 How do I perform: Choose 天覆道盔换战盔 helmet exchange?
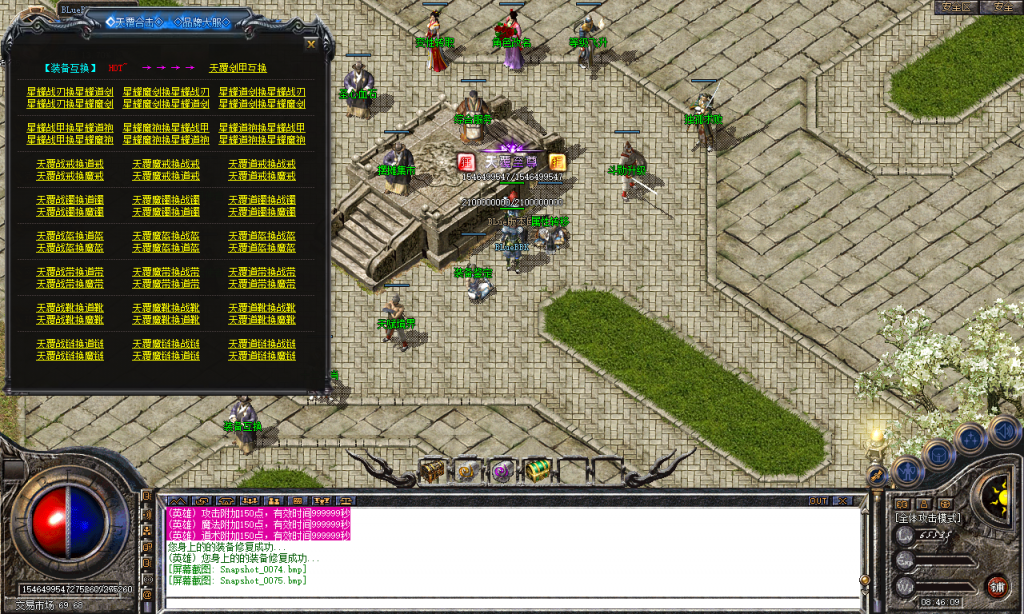262,236
